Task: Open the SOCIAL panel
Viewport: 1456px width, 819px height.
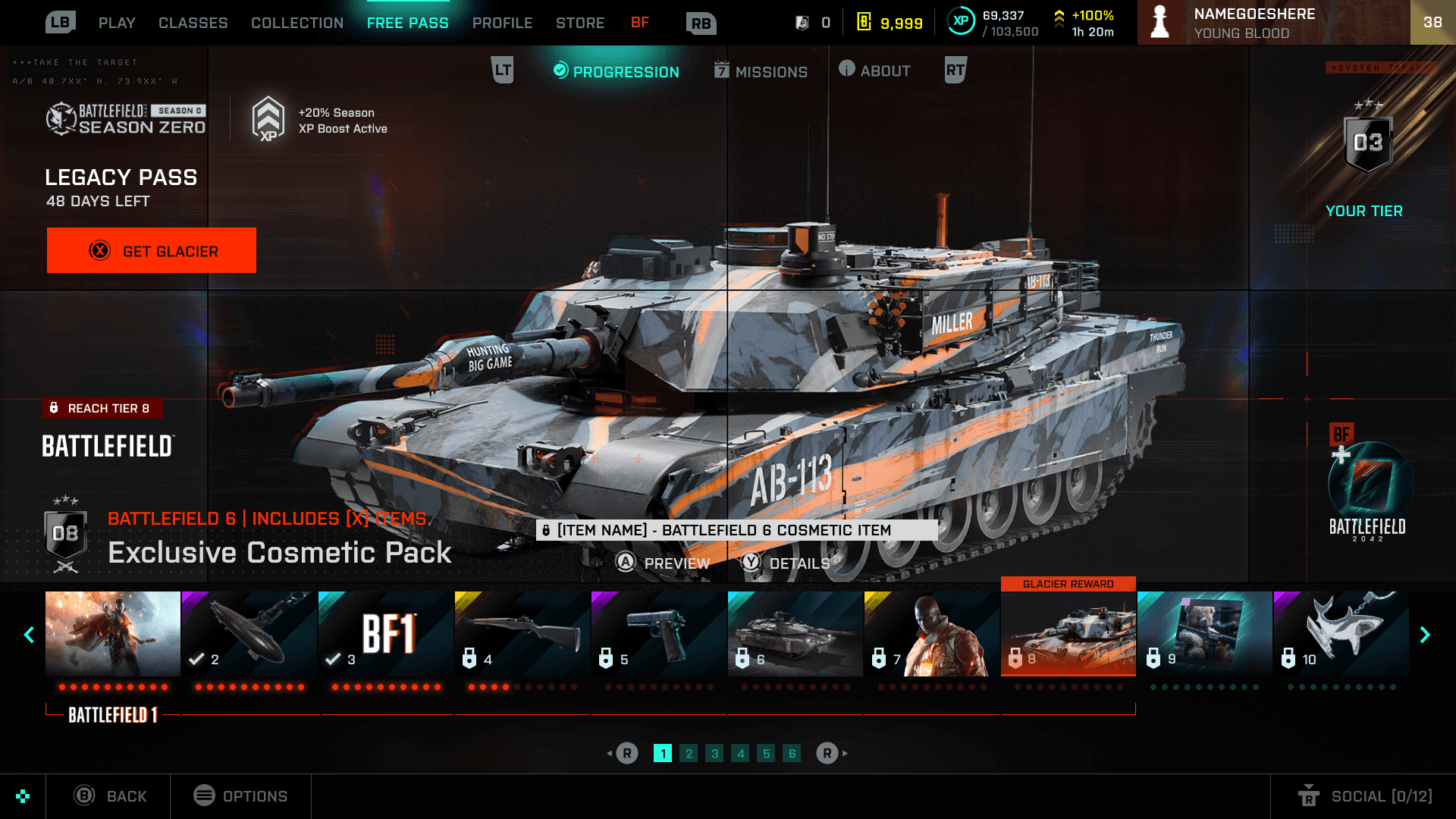Action: (x=1365, y=796)
